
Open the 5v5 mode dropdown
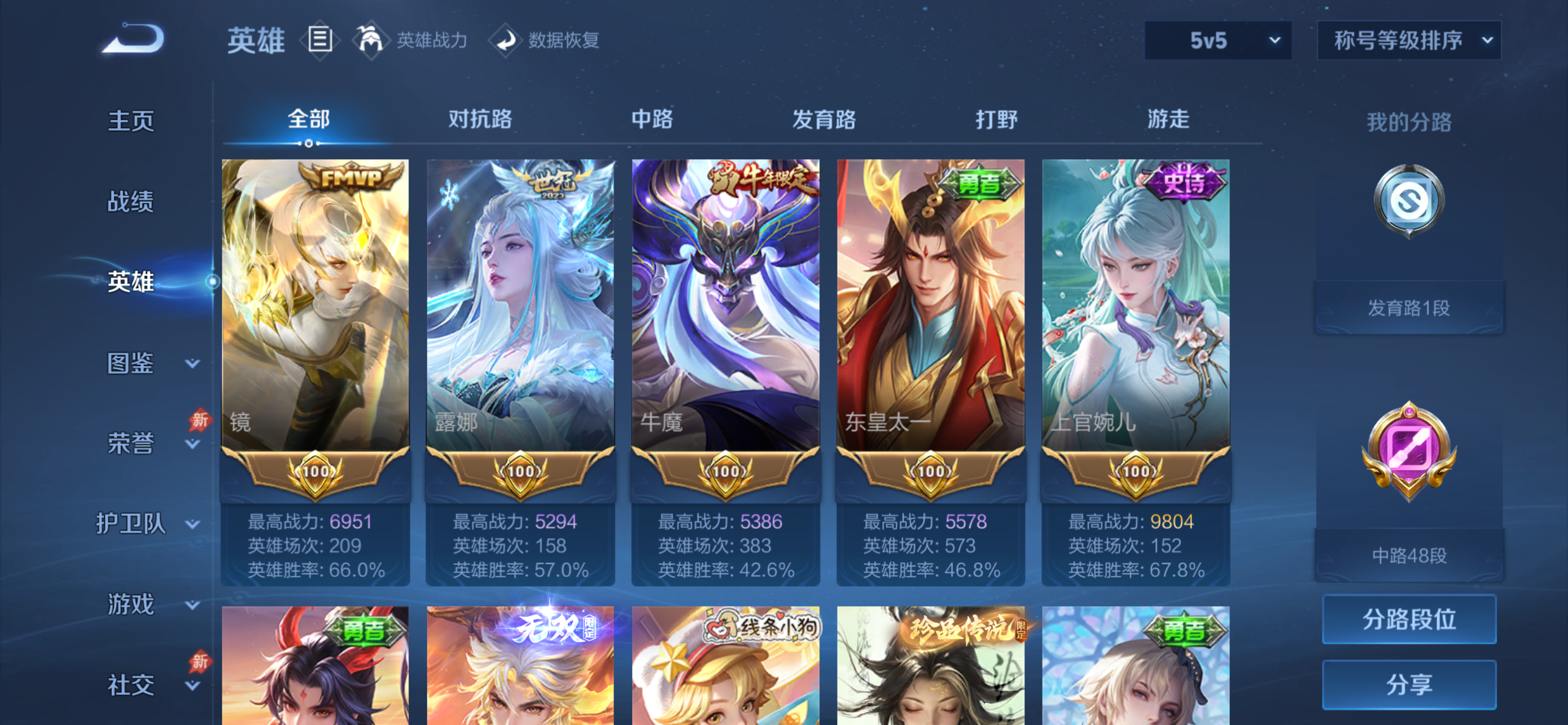click(x=1217, y=40)
